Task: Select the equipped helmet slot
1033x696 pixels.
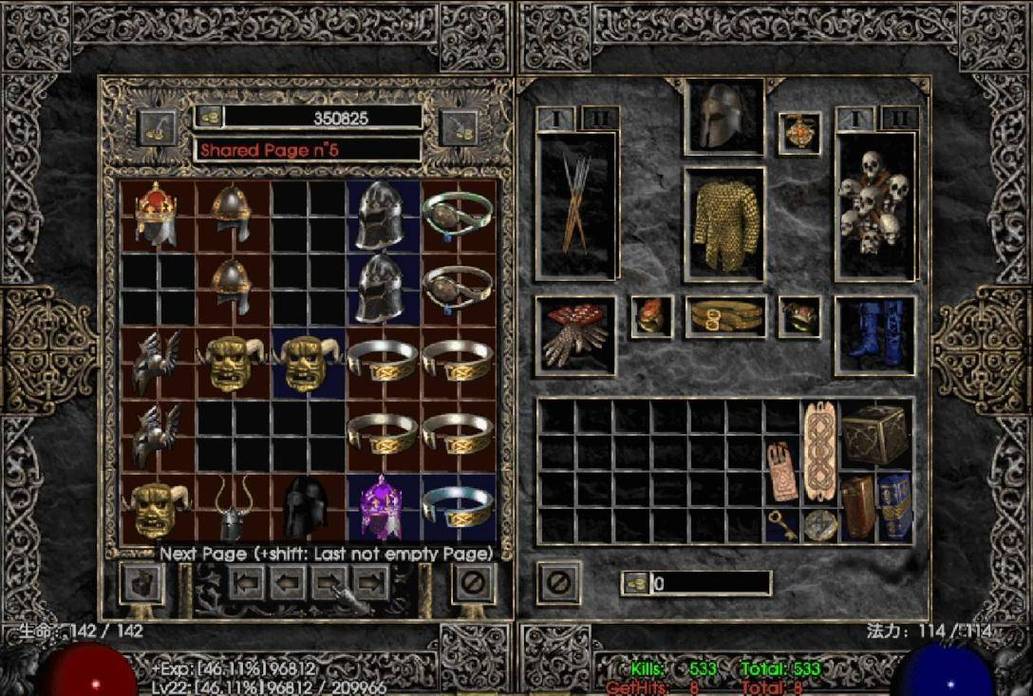Action: [x=724, y=117]
